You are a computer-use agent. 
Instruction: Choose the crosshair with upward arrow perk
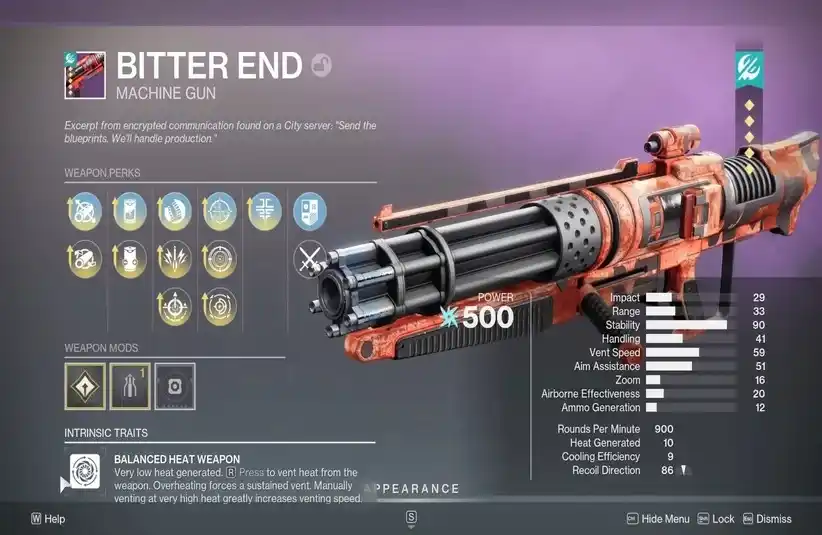[175, 307]
